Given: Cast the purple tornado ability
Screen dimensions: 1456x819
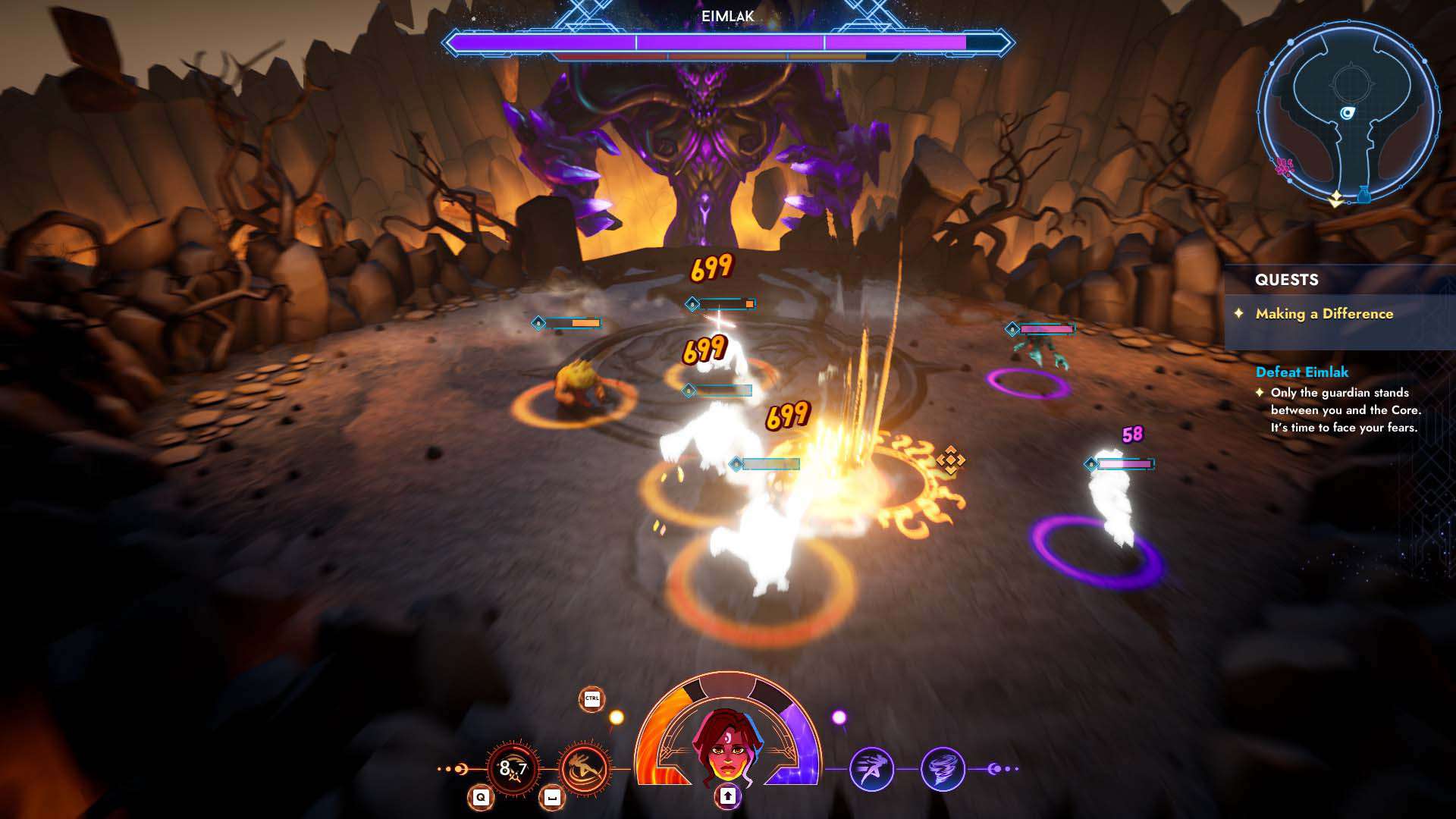Looking at the screenshot, I should tap(943, 769).
